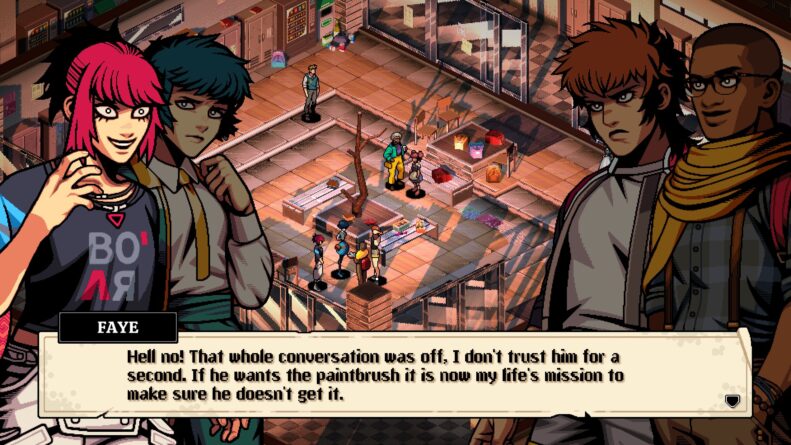This screenshot has width=791, height=445.
Task: Advance dialogue using the down-arrow indicator
Action: tap(732, 400)
